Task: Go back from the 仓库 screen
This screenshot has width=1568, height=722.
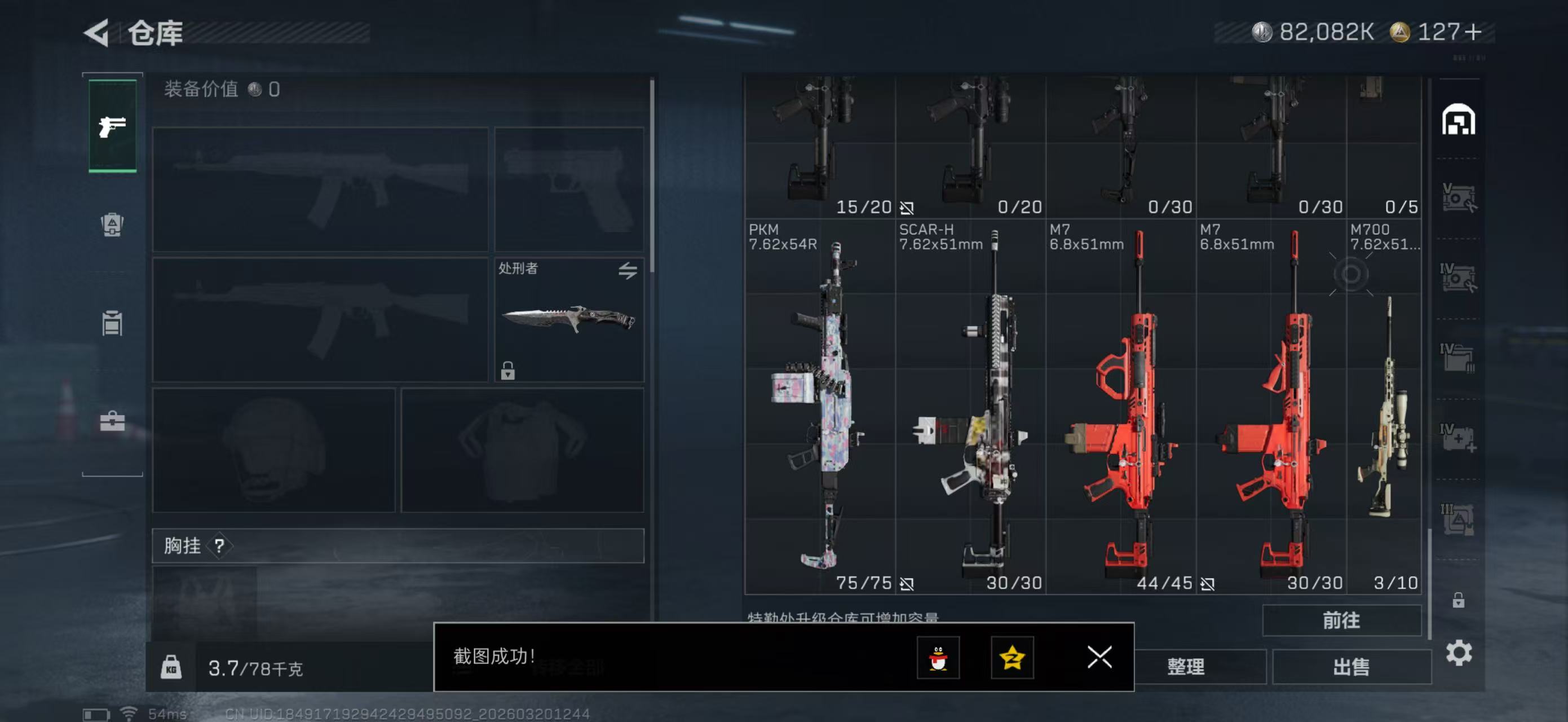Action: point(98,32)
